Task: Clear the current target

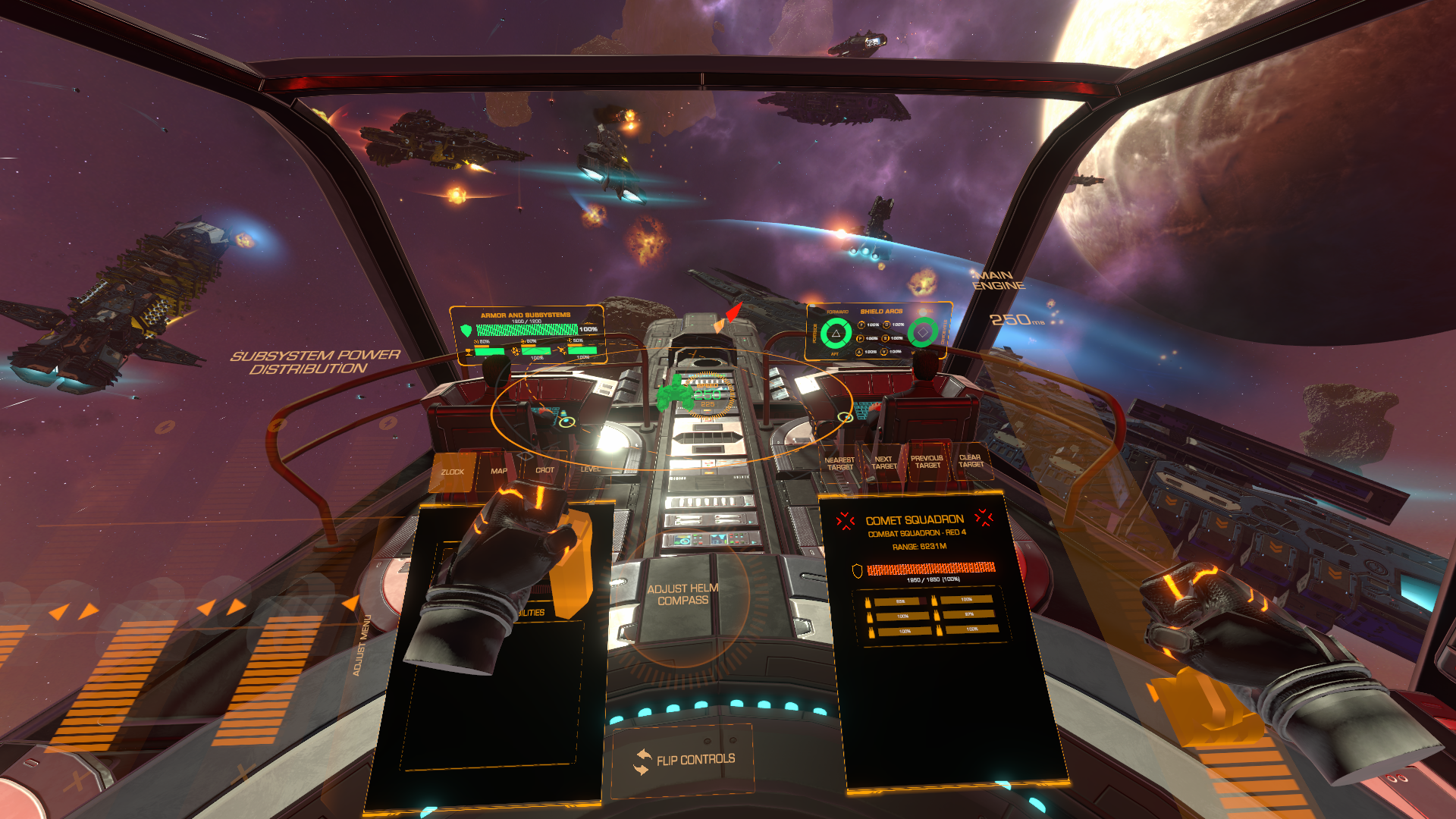Action: 970,460
